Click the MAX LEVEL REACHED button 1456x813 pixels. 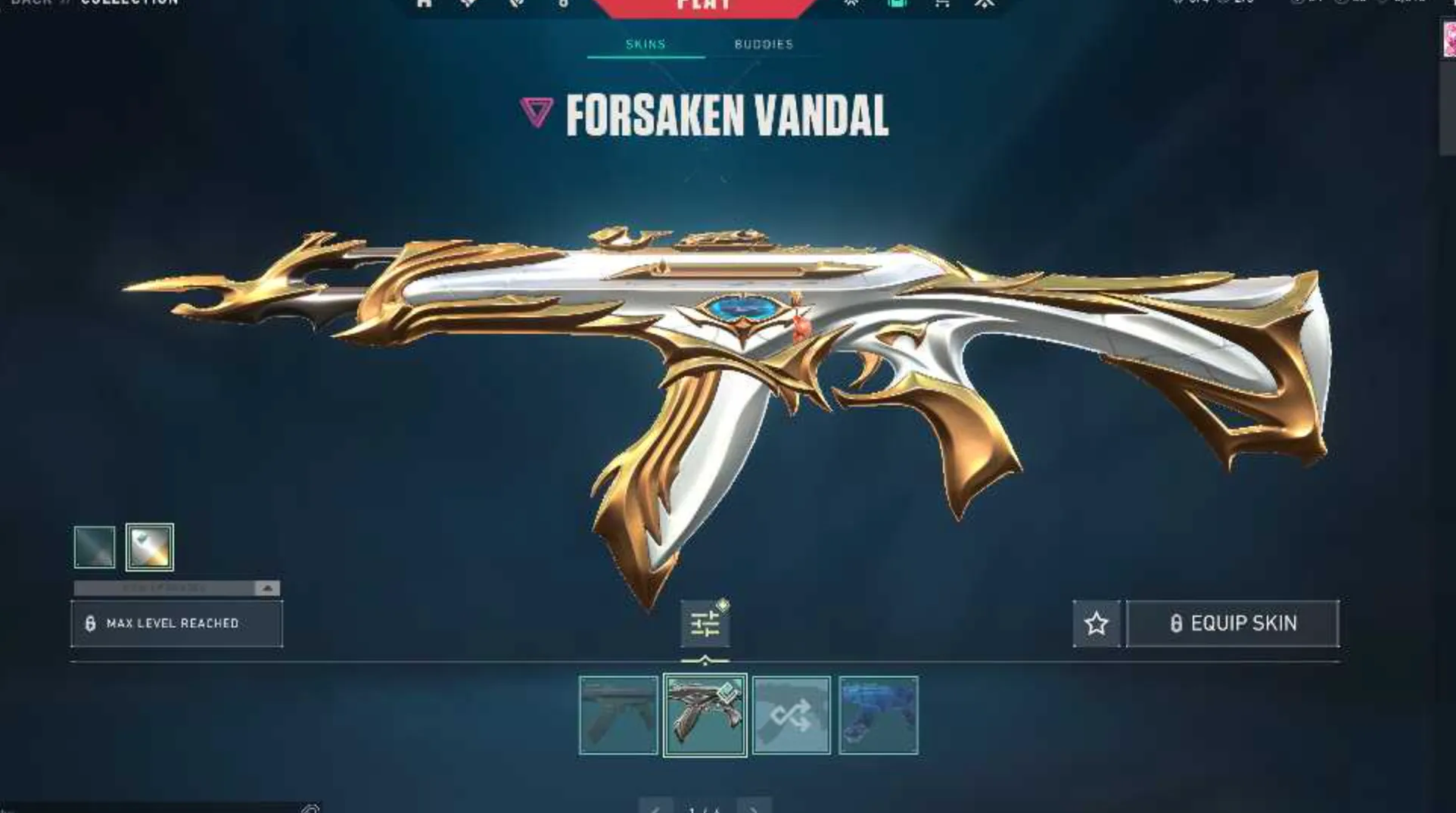coord(177,622)
